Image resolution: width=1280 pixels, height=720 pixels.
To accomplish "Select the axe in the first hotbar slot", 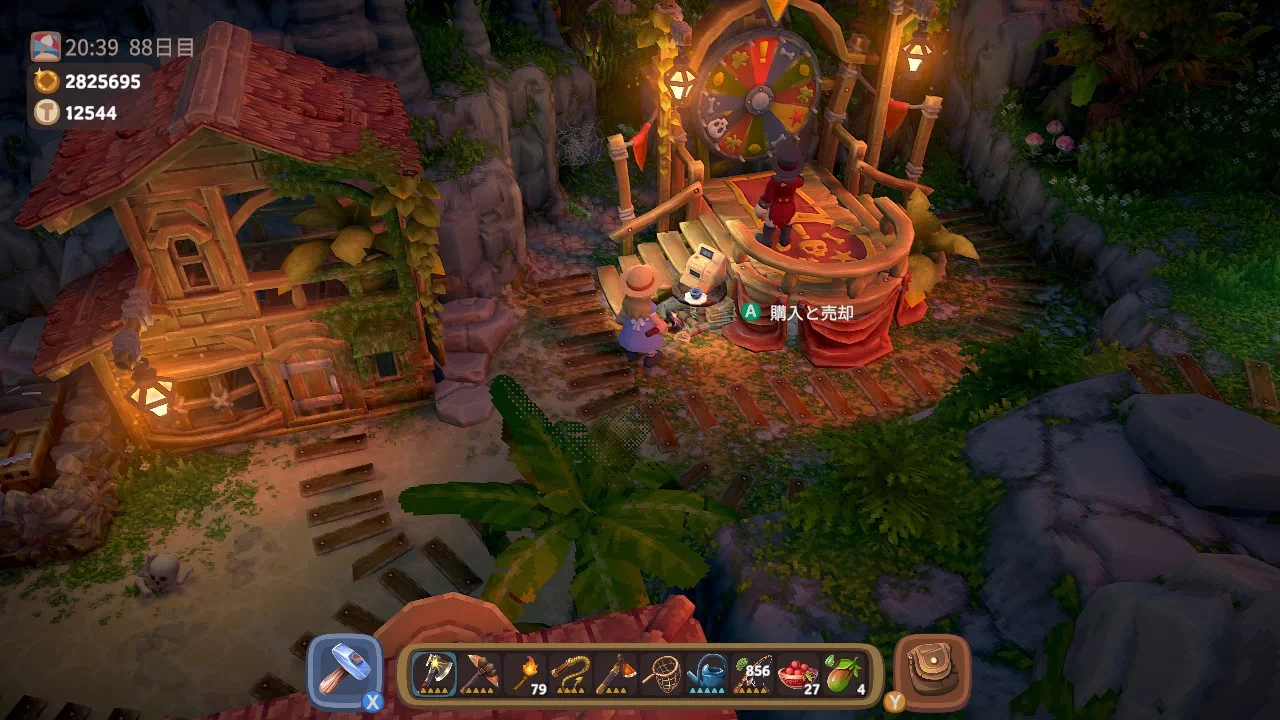I will (433, 668).
